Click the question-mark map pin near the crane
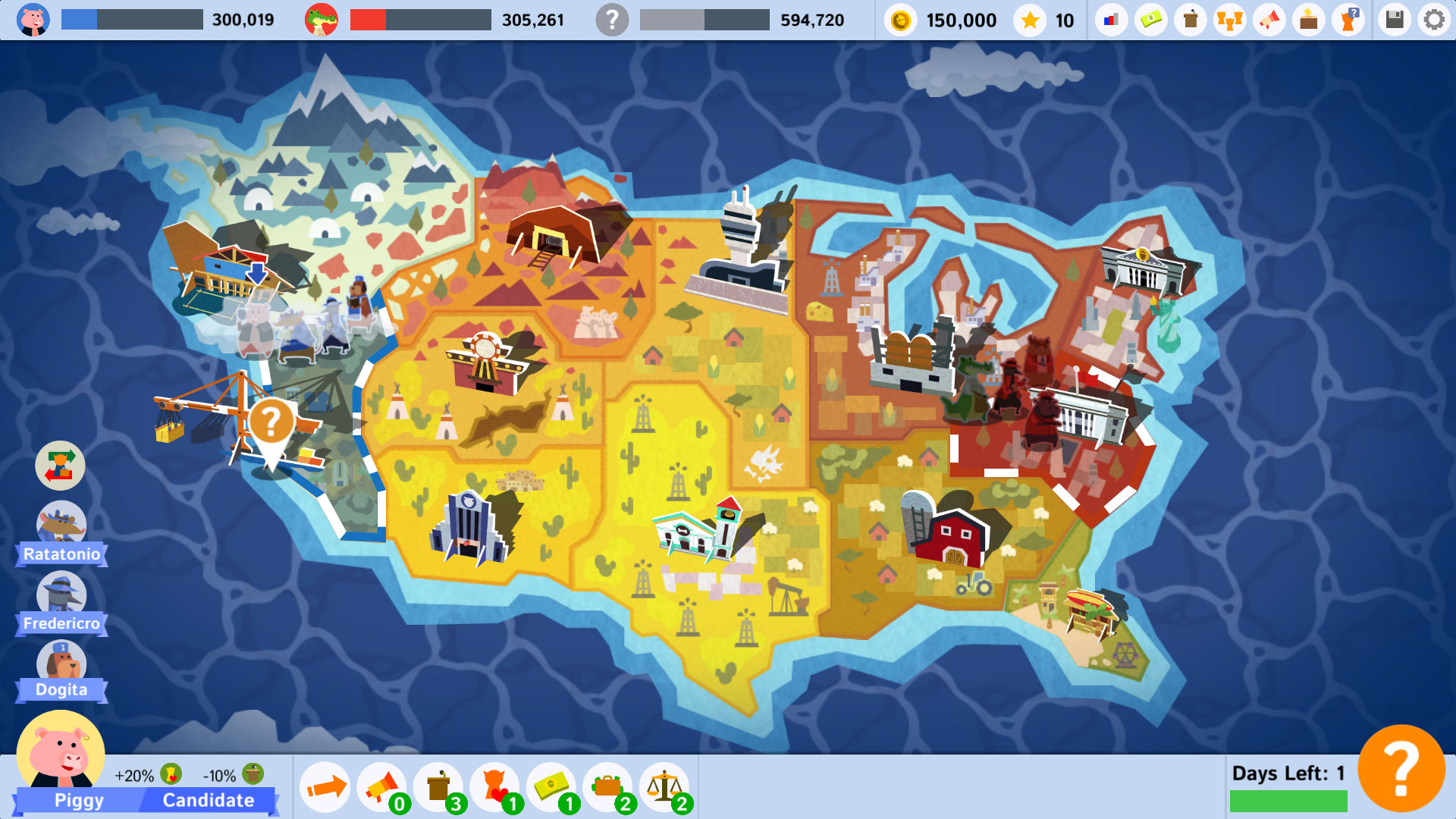The image size is (1456, 819). click(273, 421)
